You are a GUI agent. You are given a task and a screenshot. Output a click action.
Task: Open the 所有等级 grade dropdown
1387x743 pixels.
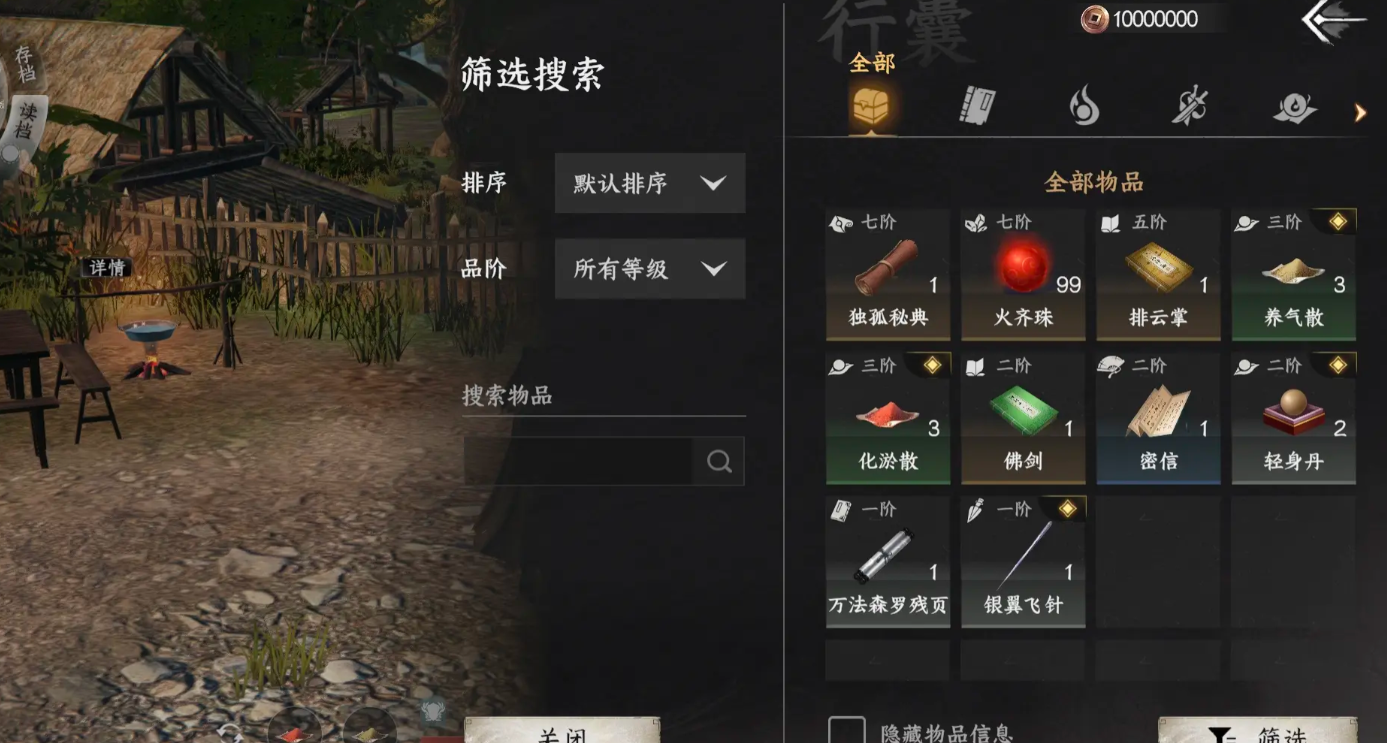click(649, 268)
